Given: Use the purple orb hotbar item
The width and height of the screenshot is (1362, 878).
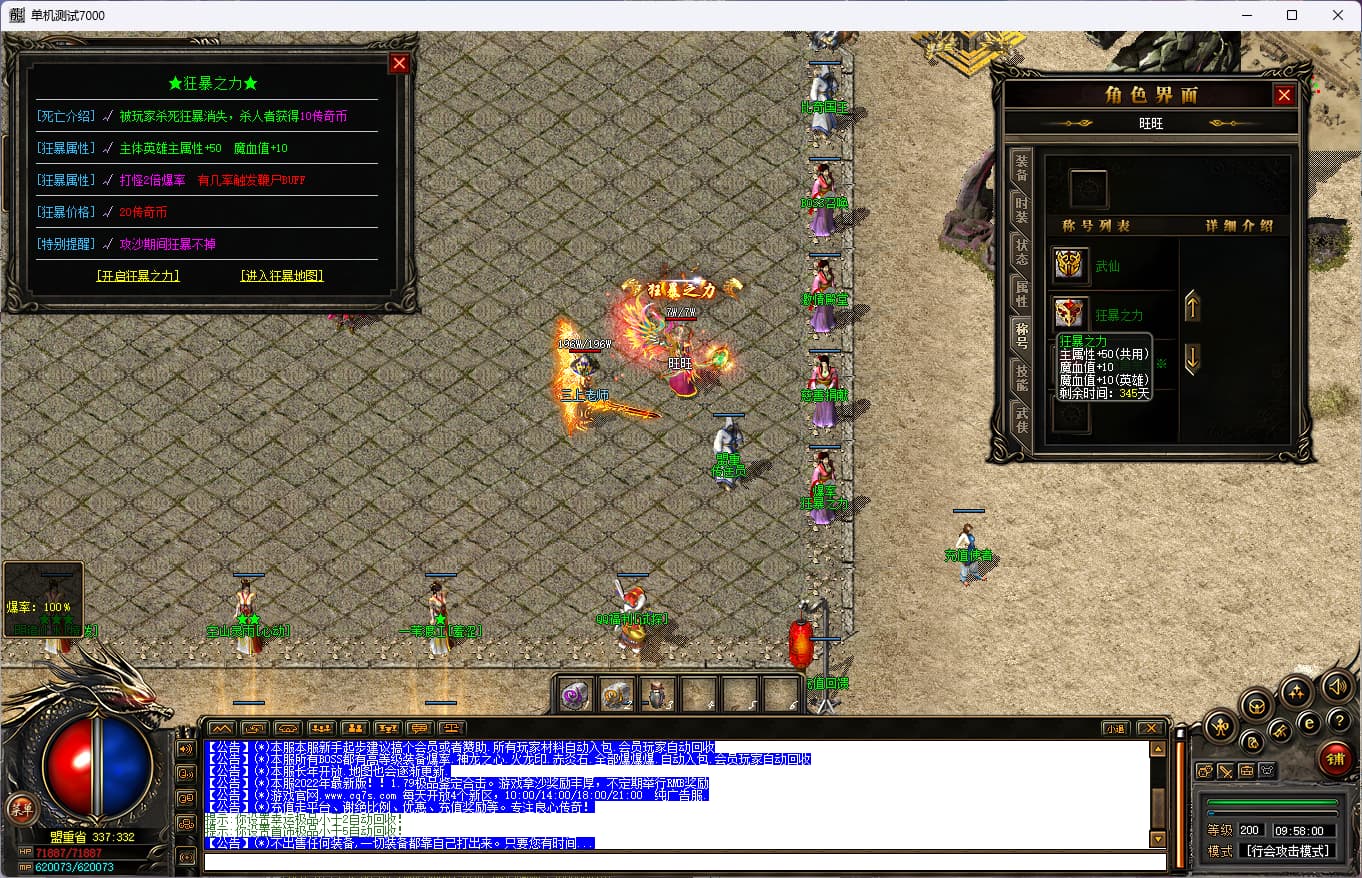Looking at the screenshot, I should coord(574,694).
